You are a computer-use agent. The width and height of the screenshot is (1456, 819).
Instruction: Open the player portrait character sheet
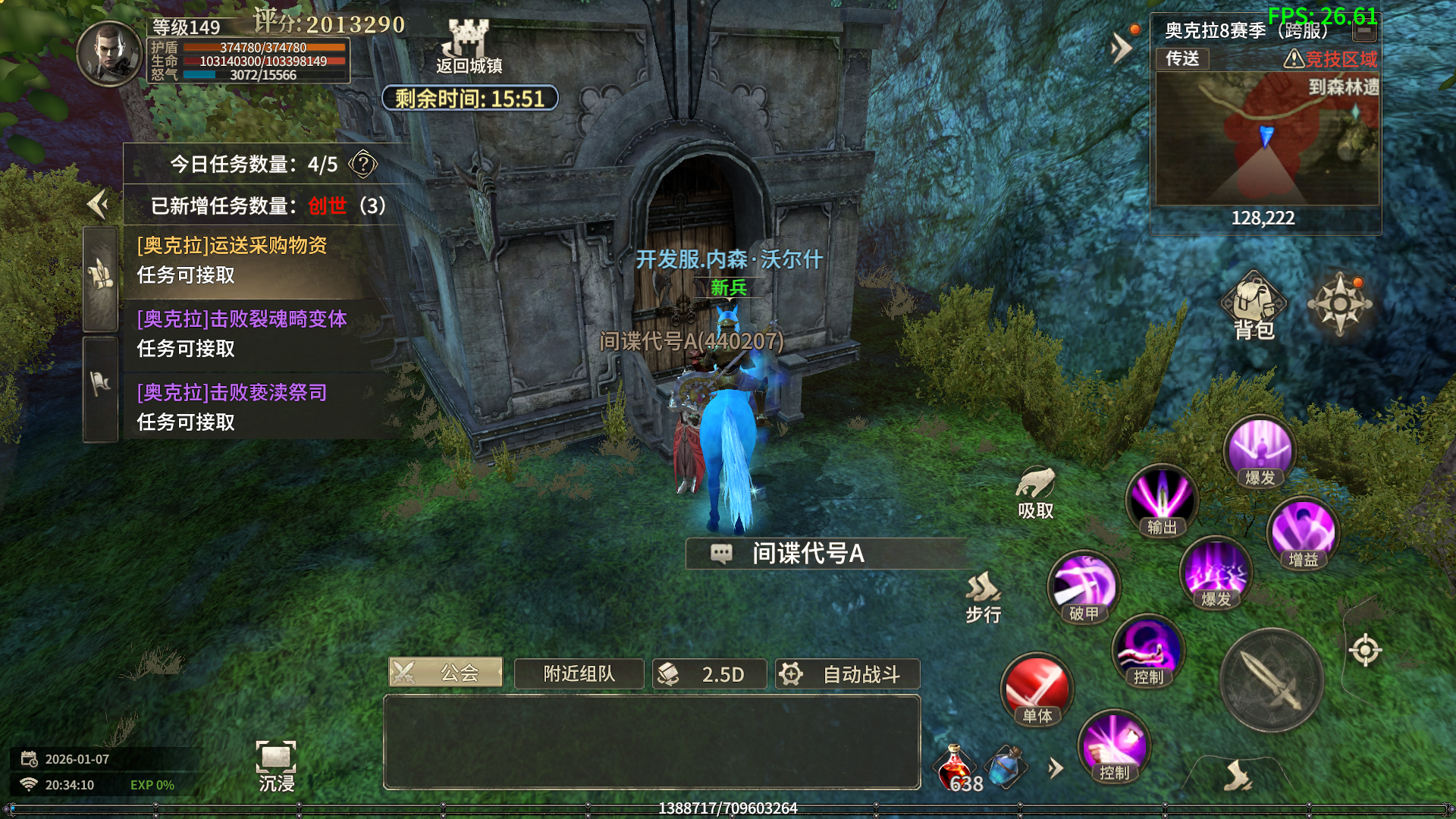click(110, 54)
